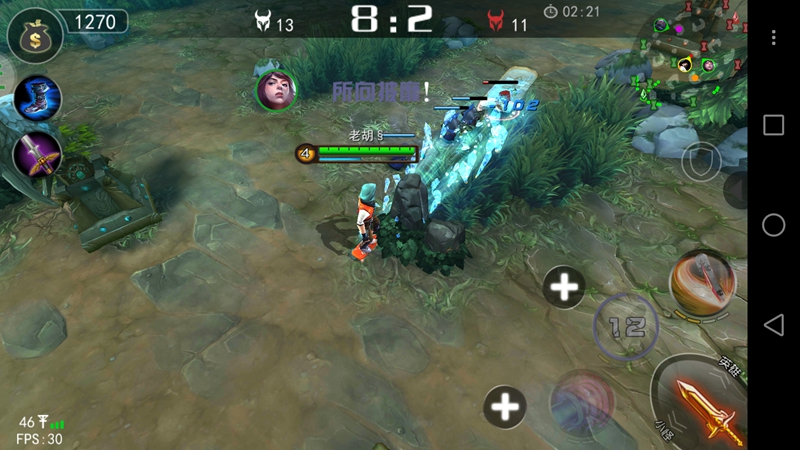800x450 pixels.
Task: Open the shop via the money bag icon
Action: click(35, 35)
